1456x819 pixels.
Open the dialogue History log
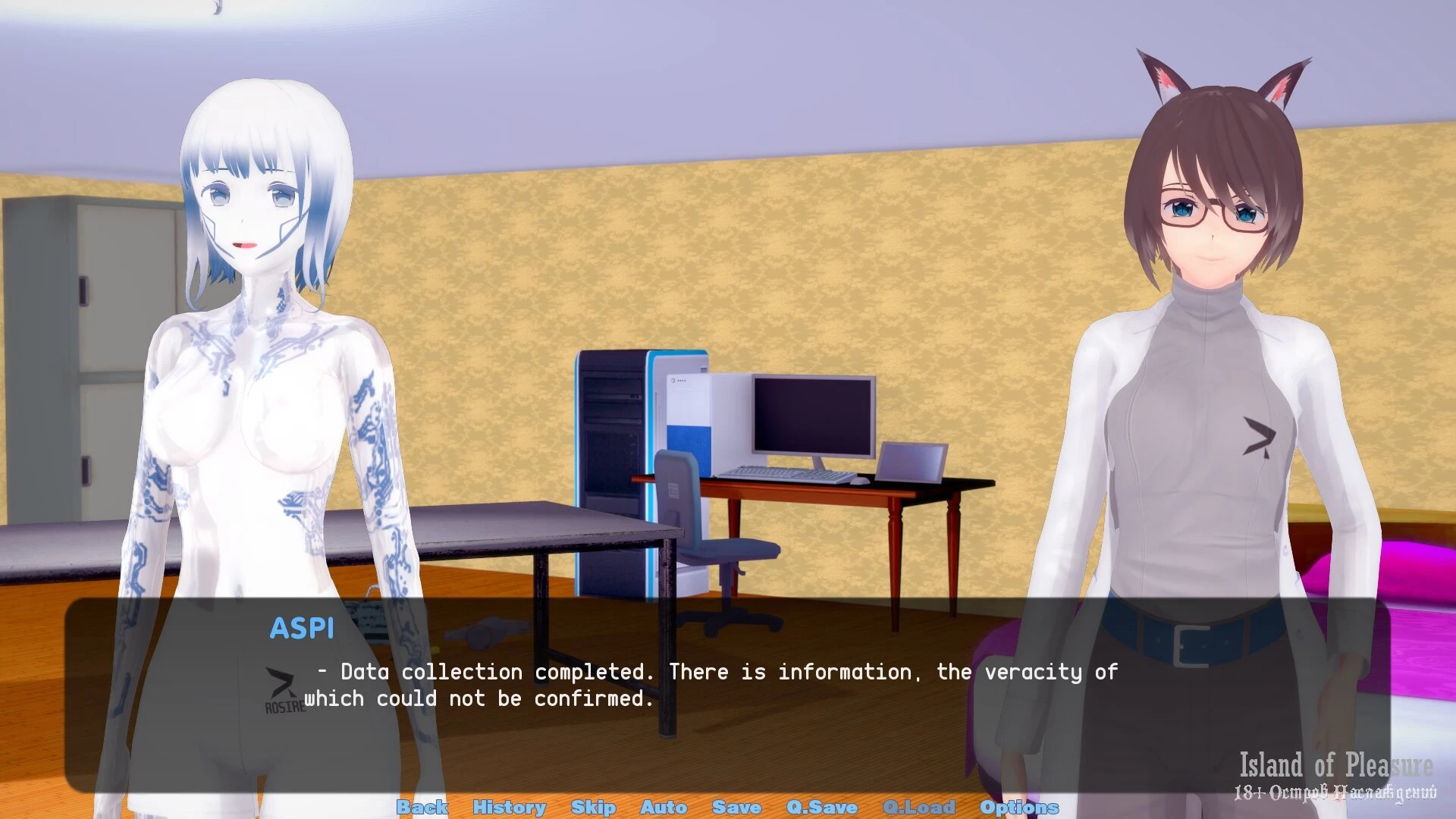[509, 807]
